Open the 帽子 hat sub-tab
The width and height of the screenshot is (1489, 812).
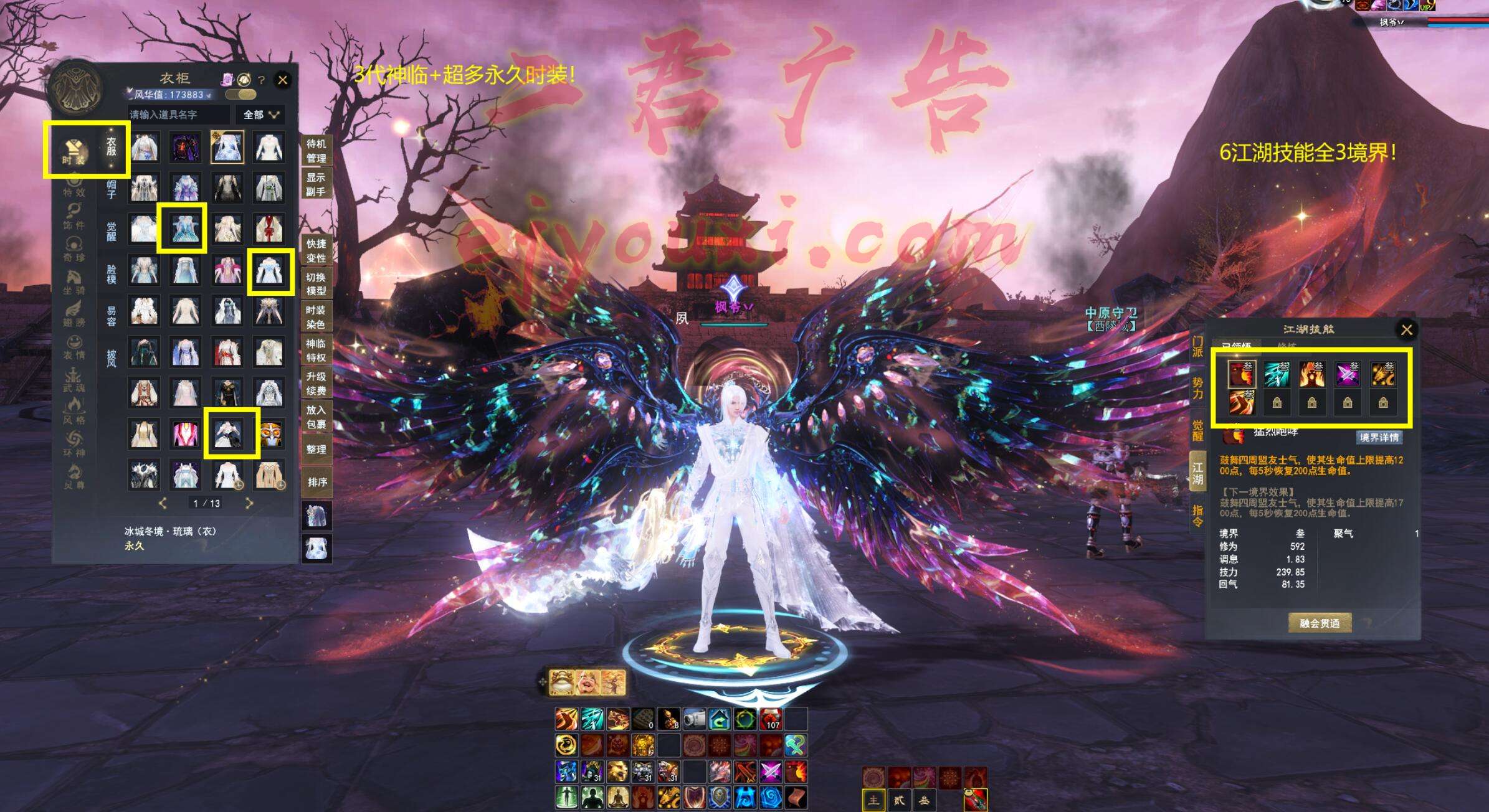click(112, 189)
